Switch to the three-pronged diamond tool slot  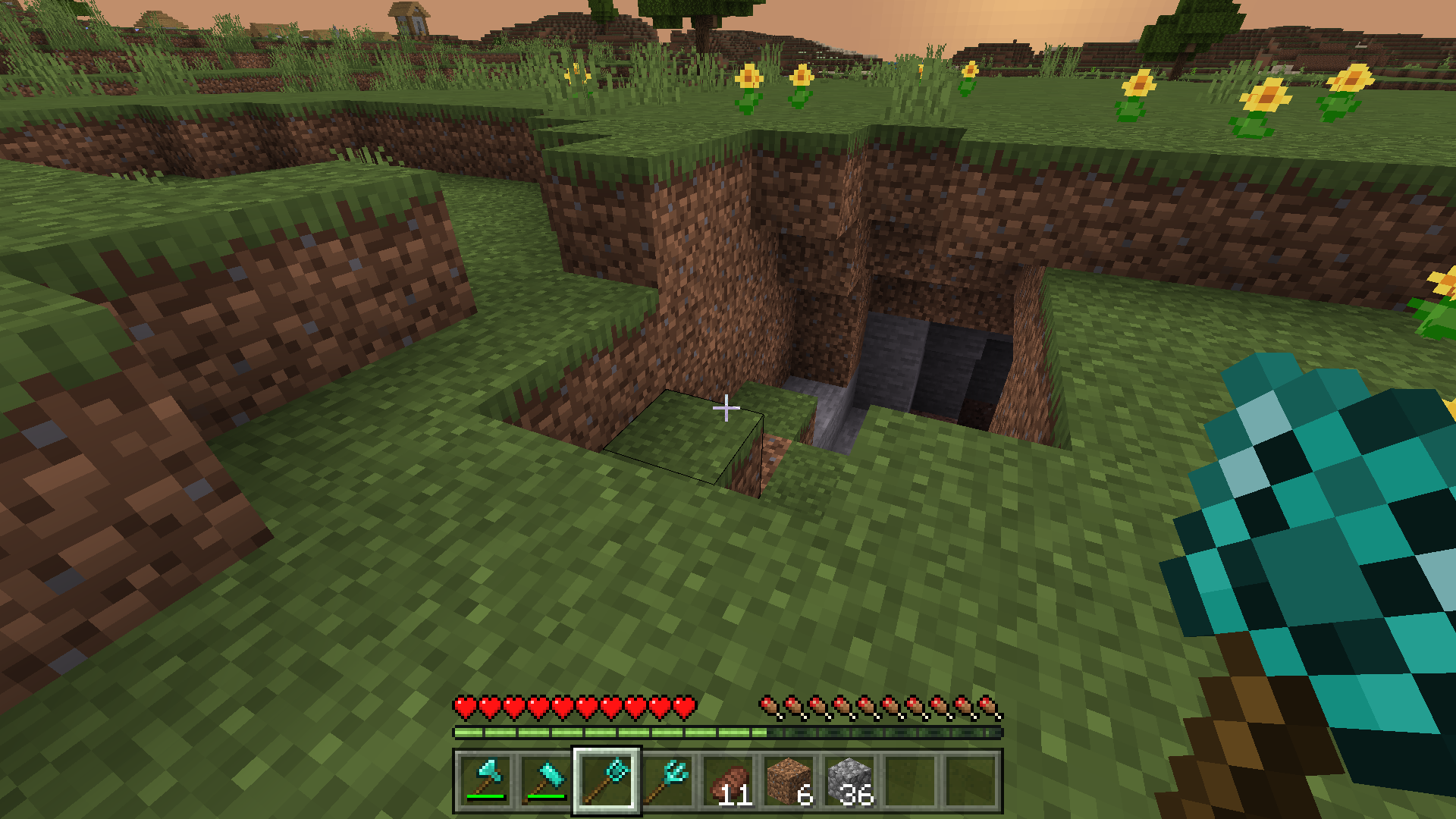(x=667, y=781)
